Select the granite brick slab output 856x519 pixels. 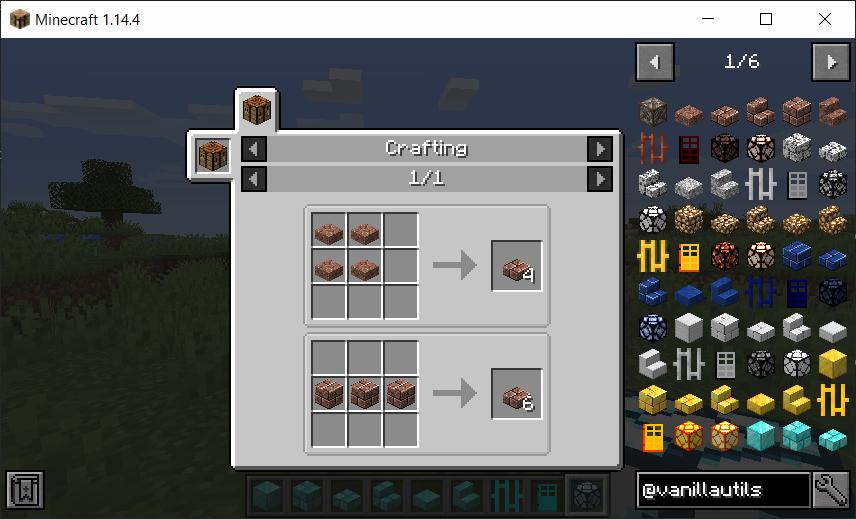516,394
